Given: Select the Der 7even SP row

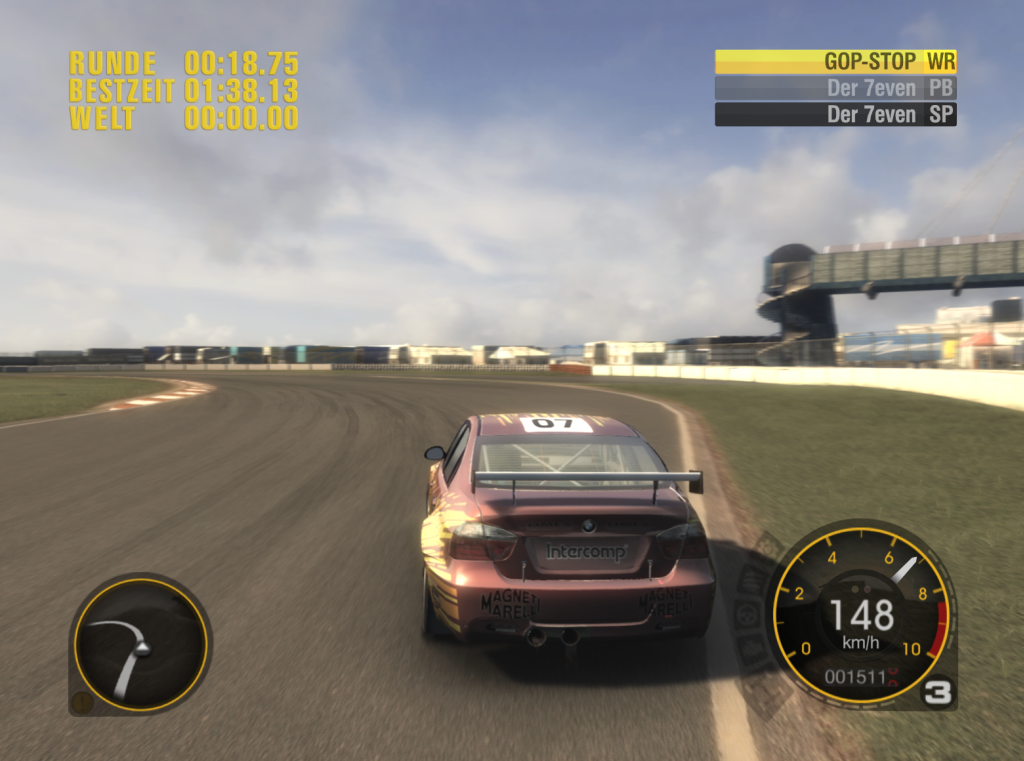Looking at the screenshot, I should point(835,114).
